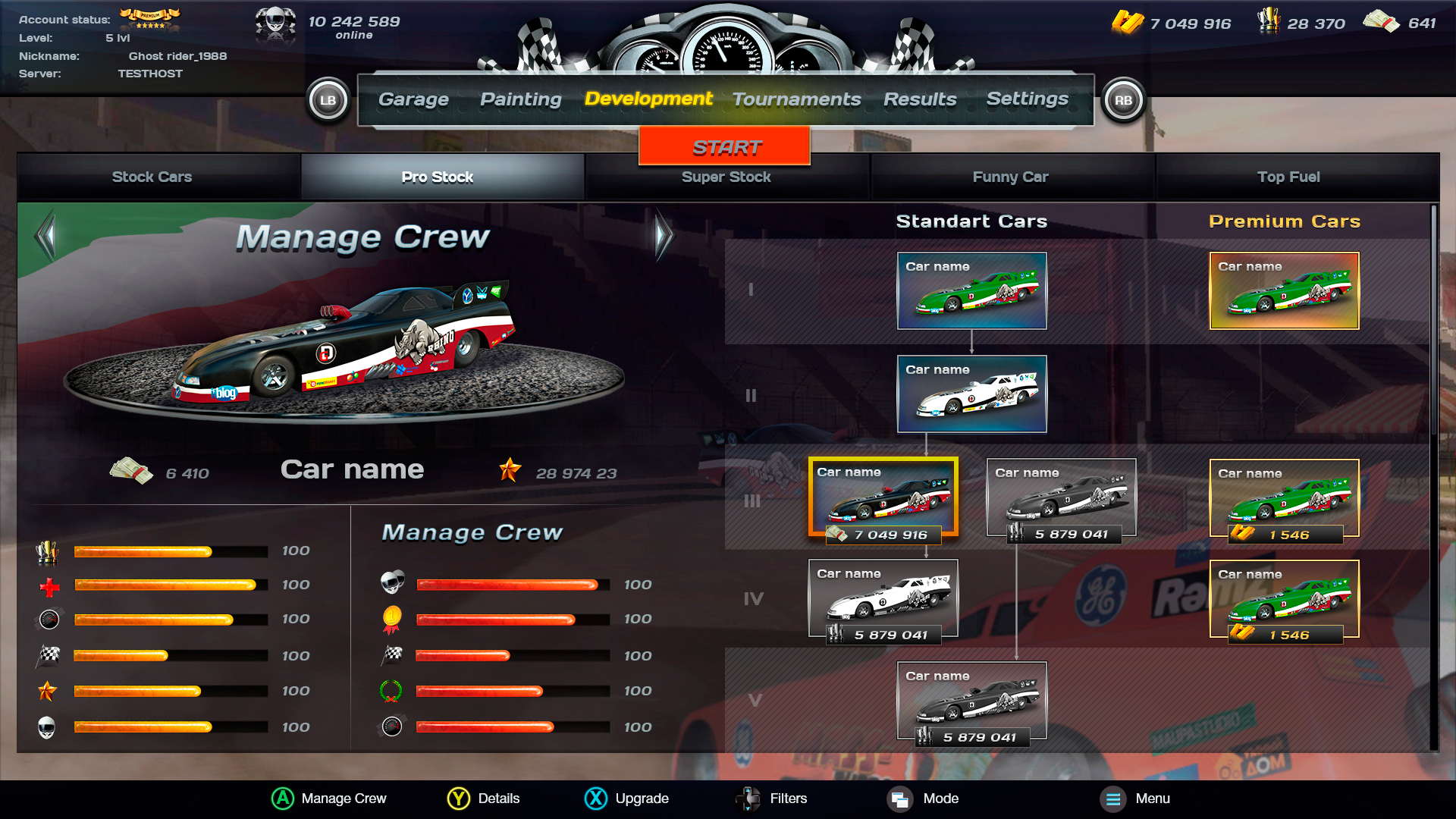Switch to the Top Fuel tab
1456x819 pixels.
[x=1288, y=177]
